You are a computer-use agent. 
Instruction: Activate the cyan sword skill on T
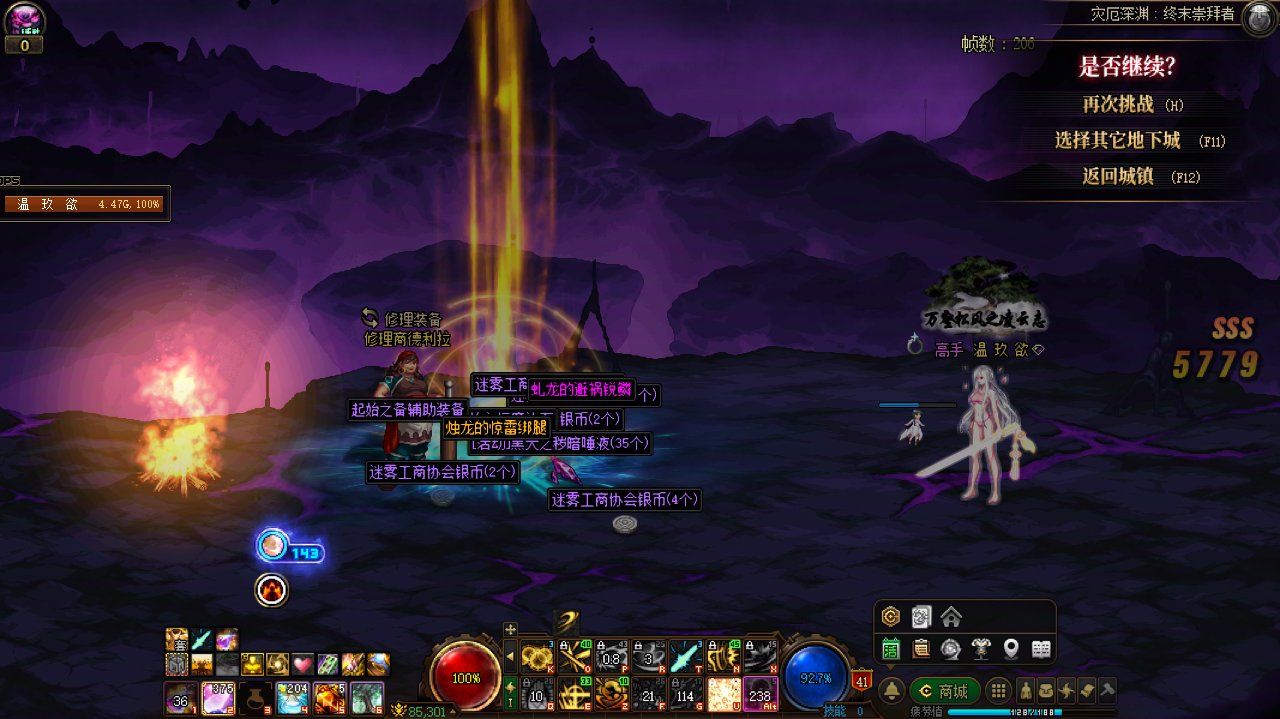pyautogui.click(x=685, y=656)
